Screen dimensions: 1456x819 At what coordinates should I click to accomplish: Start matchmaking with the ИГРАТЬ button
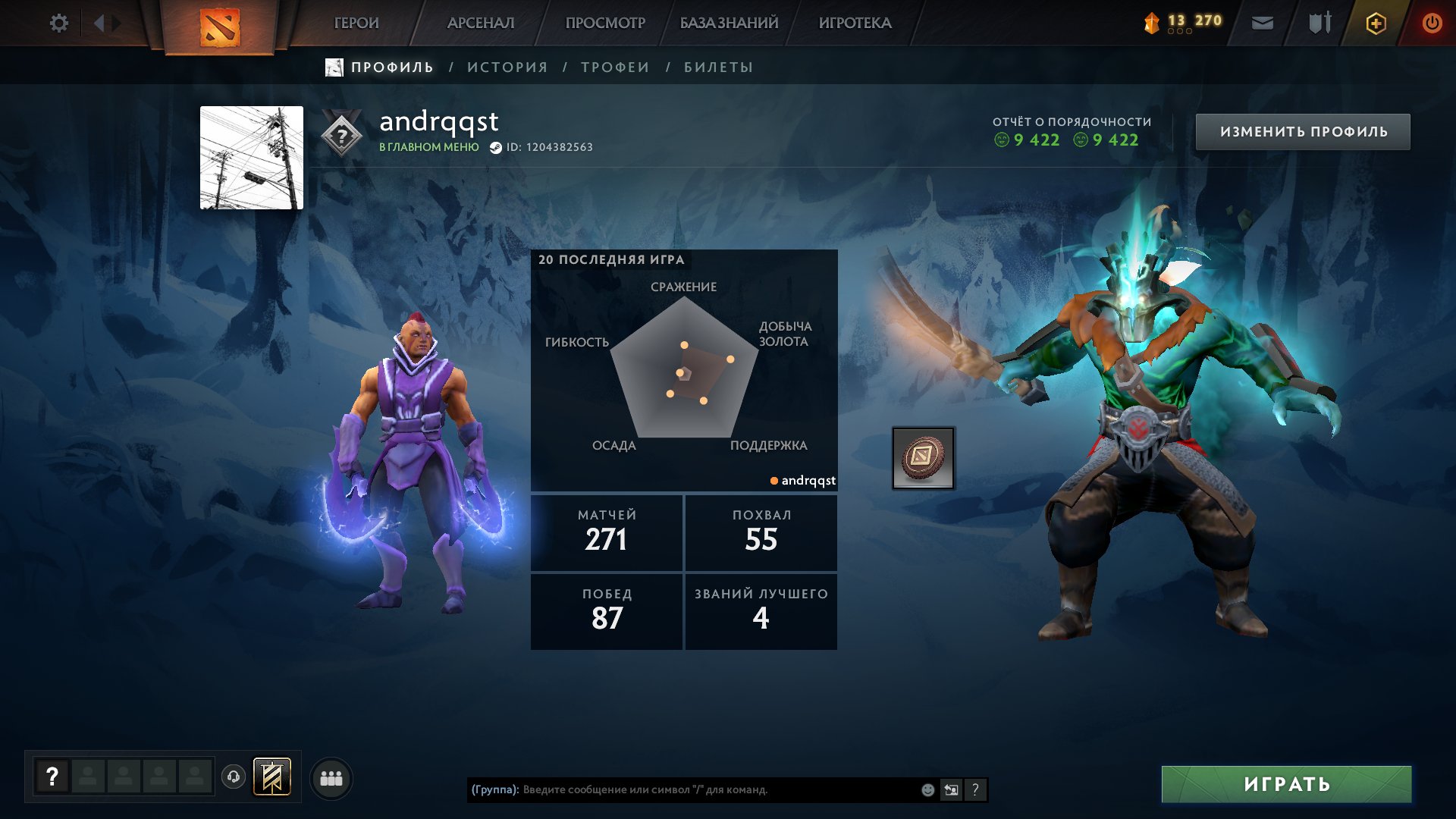pyautogui.click(x=1286, y=784)
